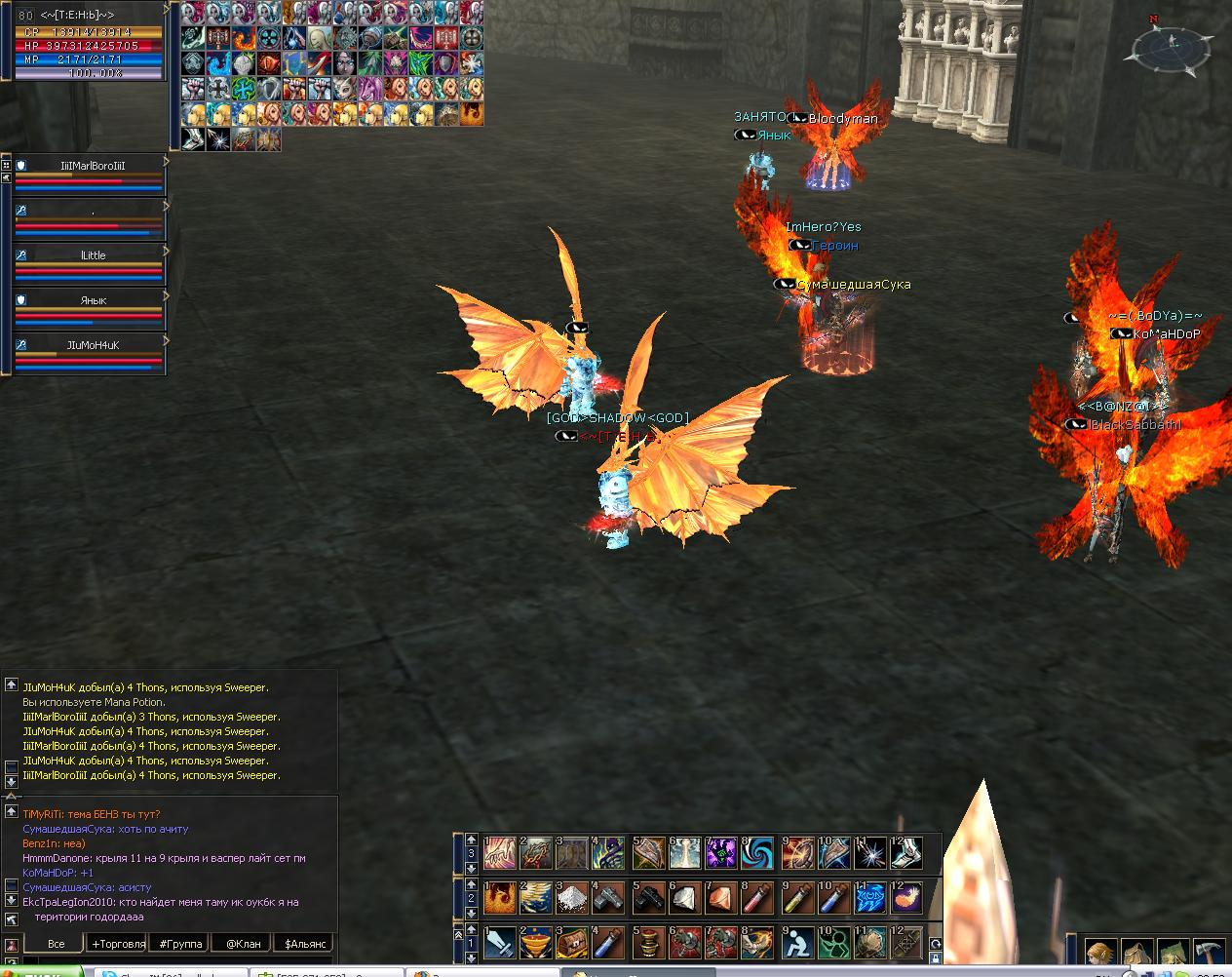Use the sit/stand action icon
Screen dimensions: 1232x977
(795, 944)
